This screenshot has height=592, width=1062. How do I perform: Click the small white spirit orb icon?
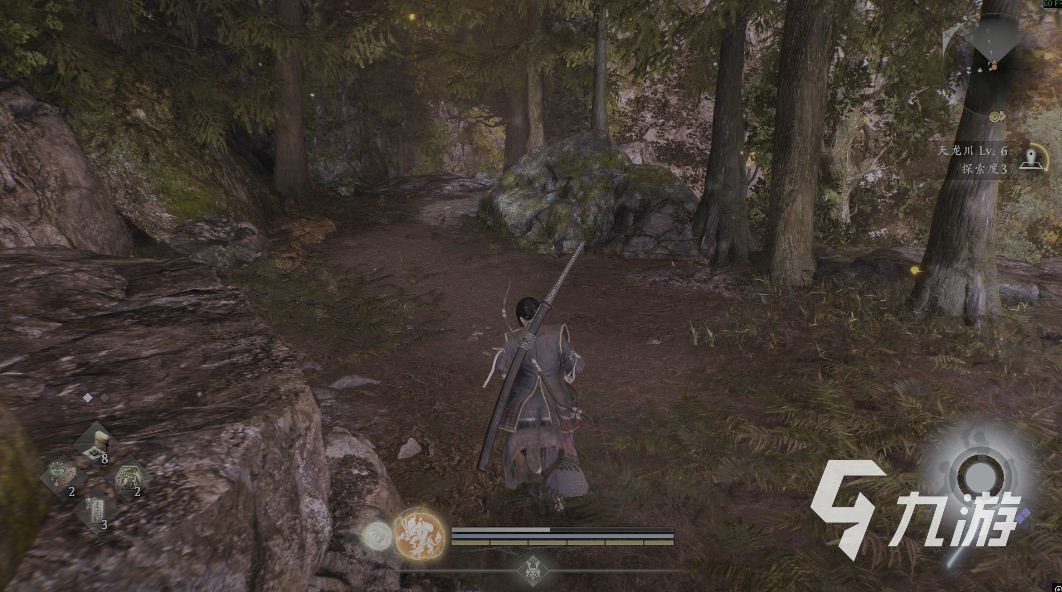pyautogui.click(x=378, y=536)
